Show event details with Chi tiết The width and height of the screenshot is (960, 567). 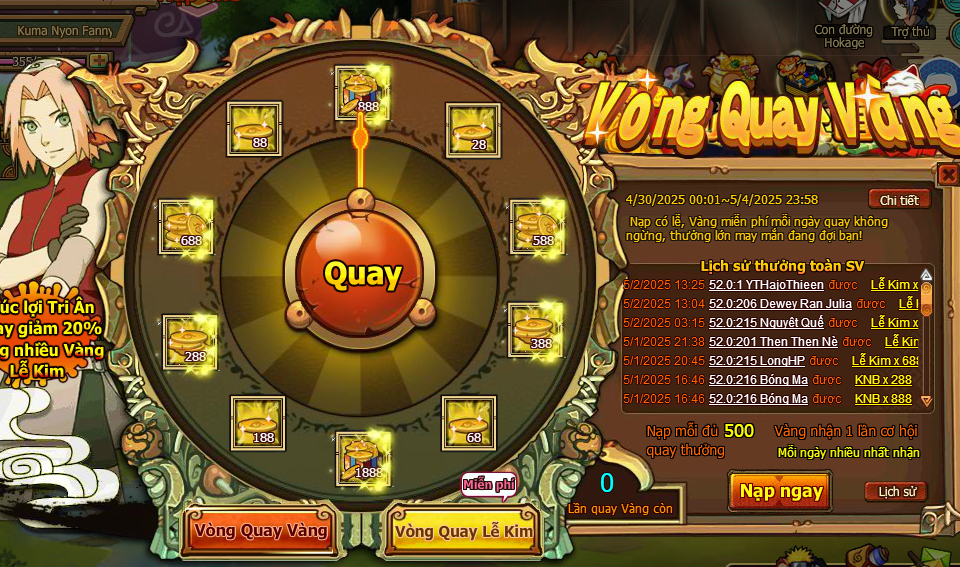(899, 199)
